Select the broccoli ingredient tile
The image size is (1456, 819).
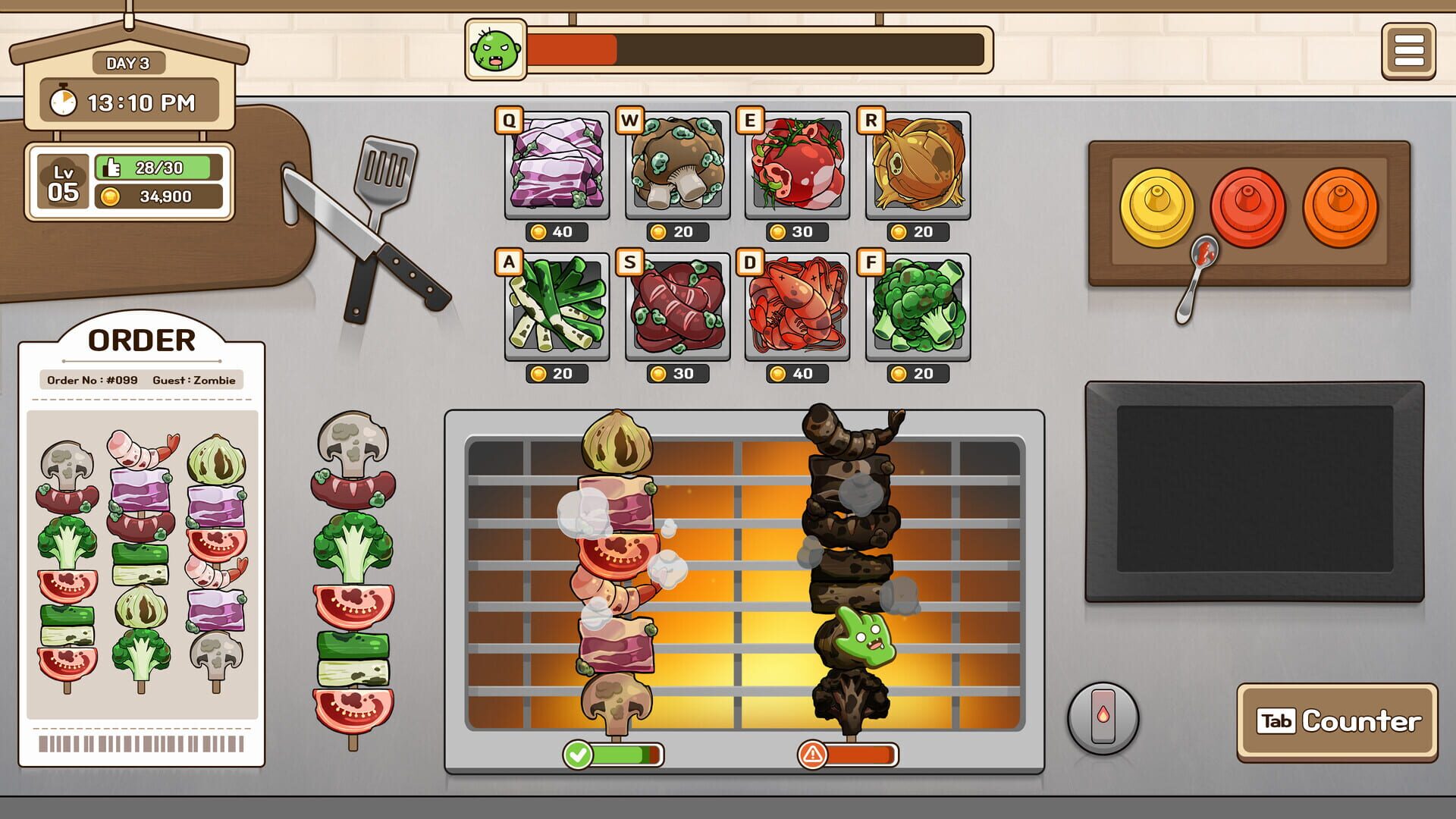[x=918, y=309]
